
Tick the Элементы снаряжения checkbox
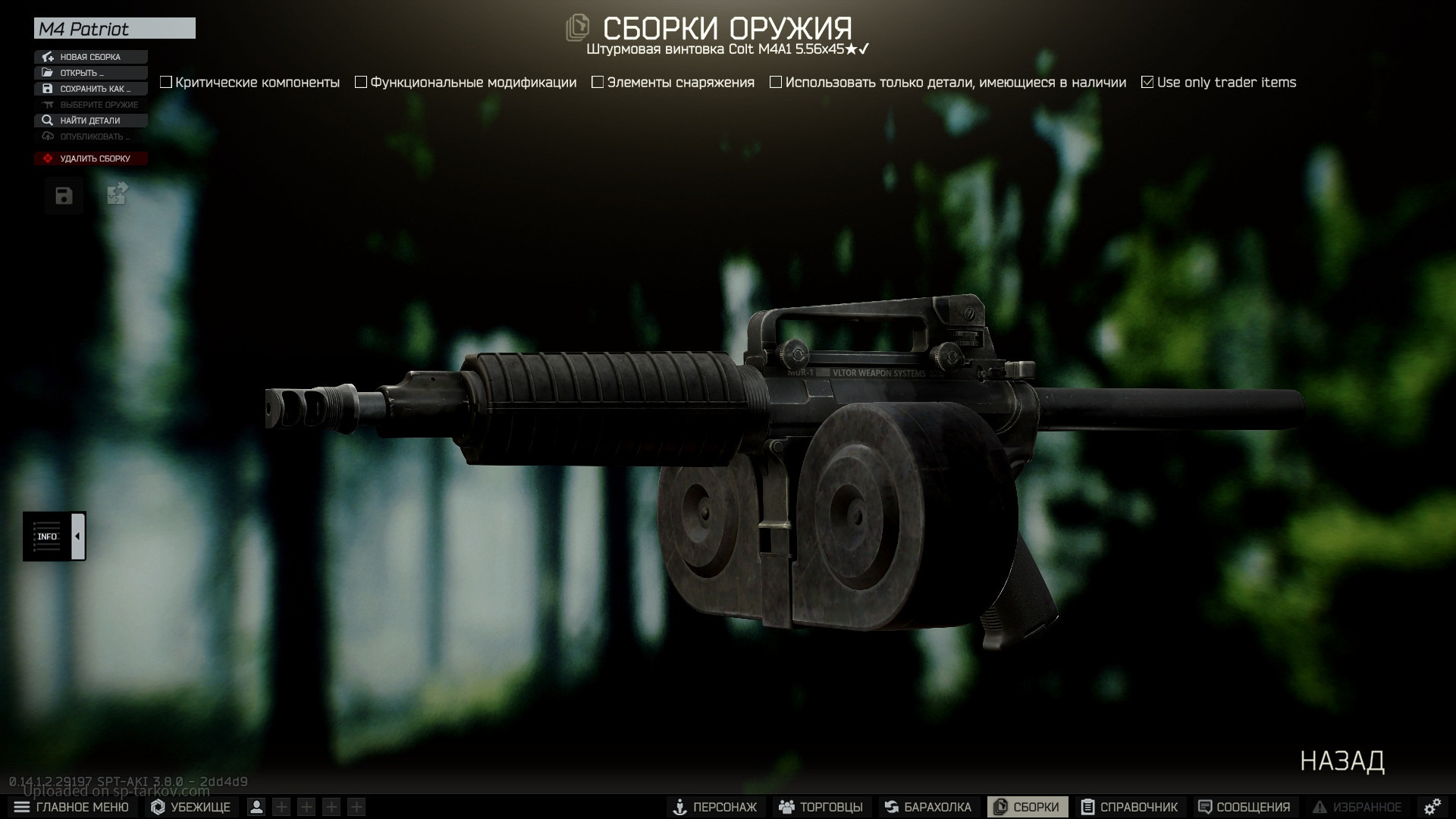pyautogui.click(x=598, y=82)
